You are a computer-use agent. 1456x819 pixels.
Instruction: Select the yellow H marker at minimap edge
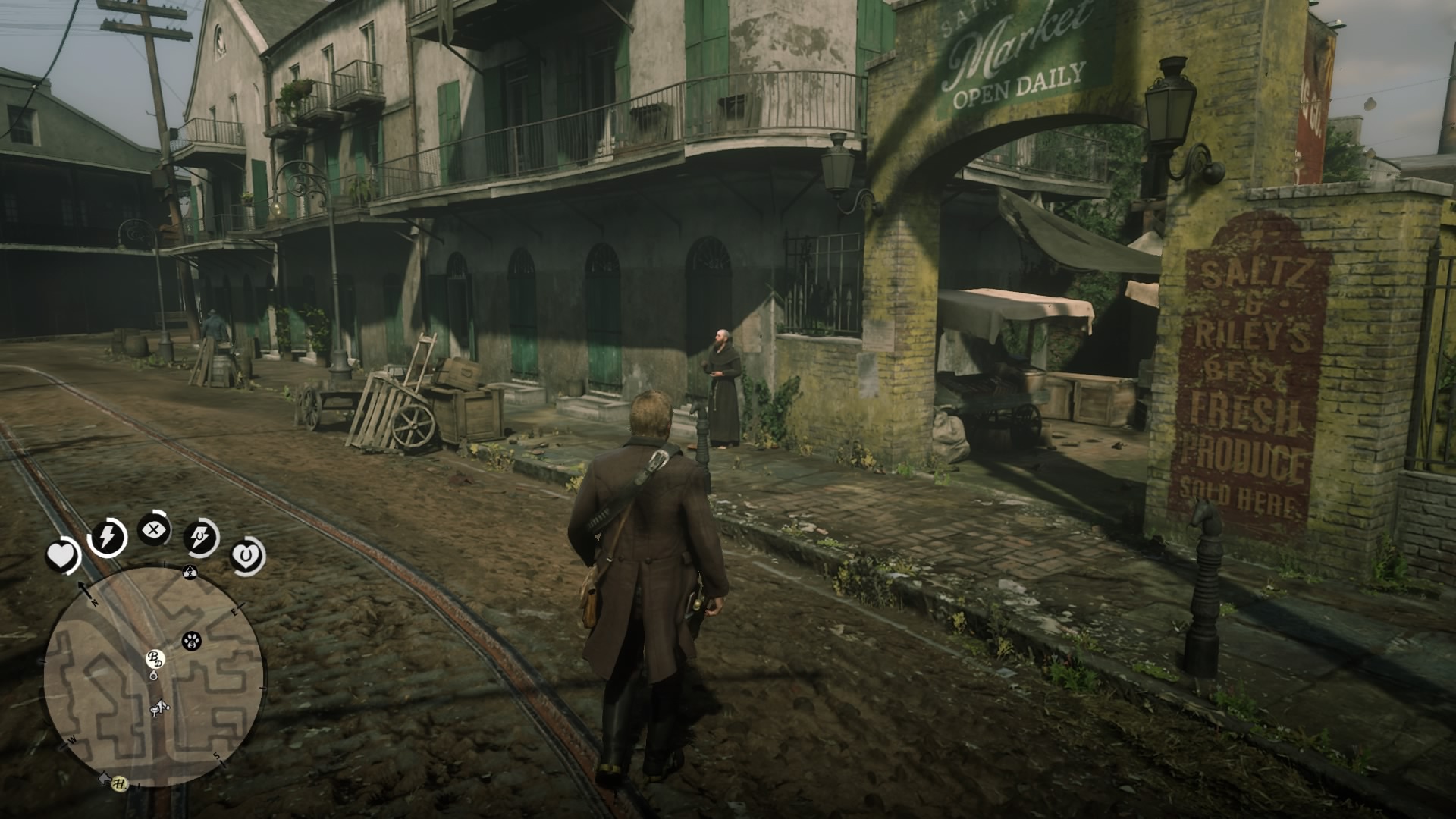tap(119, 784)
